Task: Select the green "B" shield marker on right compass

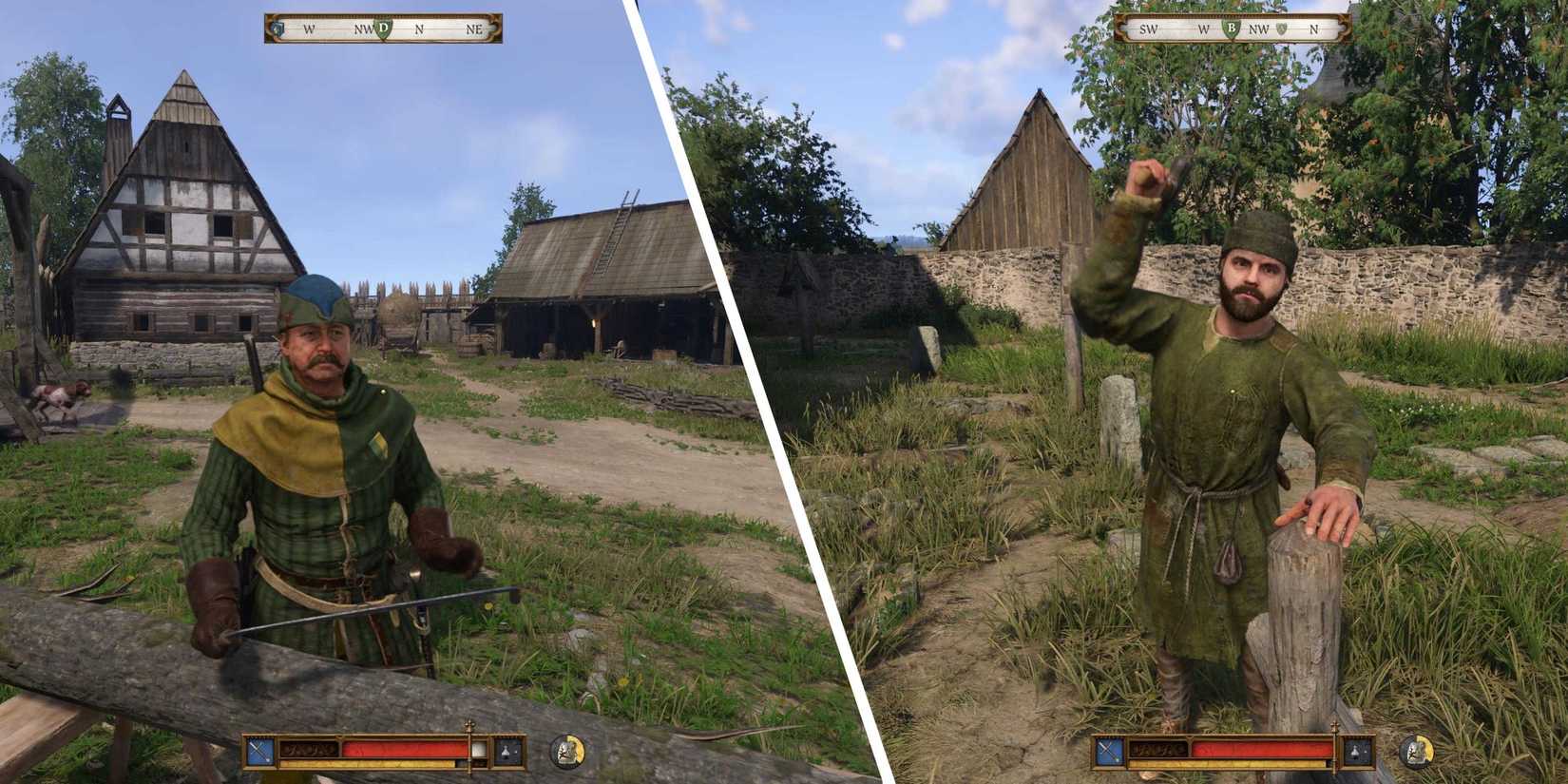Action: pyautogui.click(x=1232, y=29)
